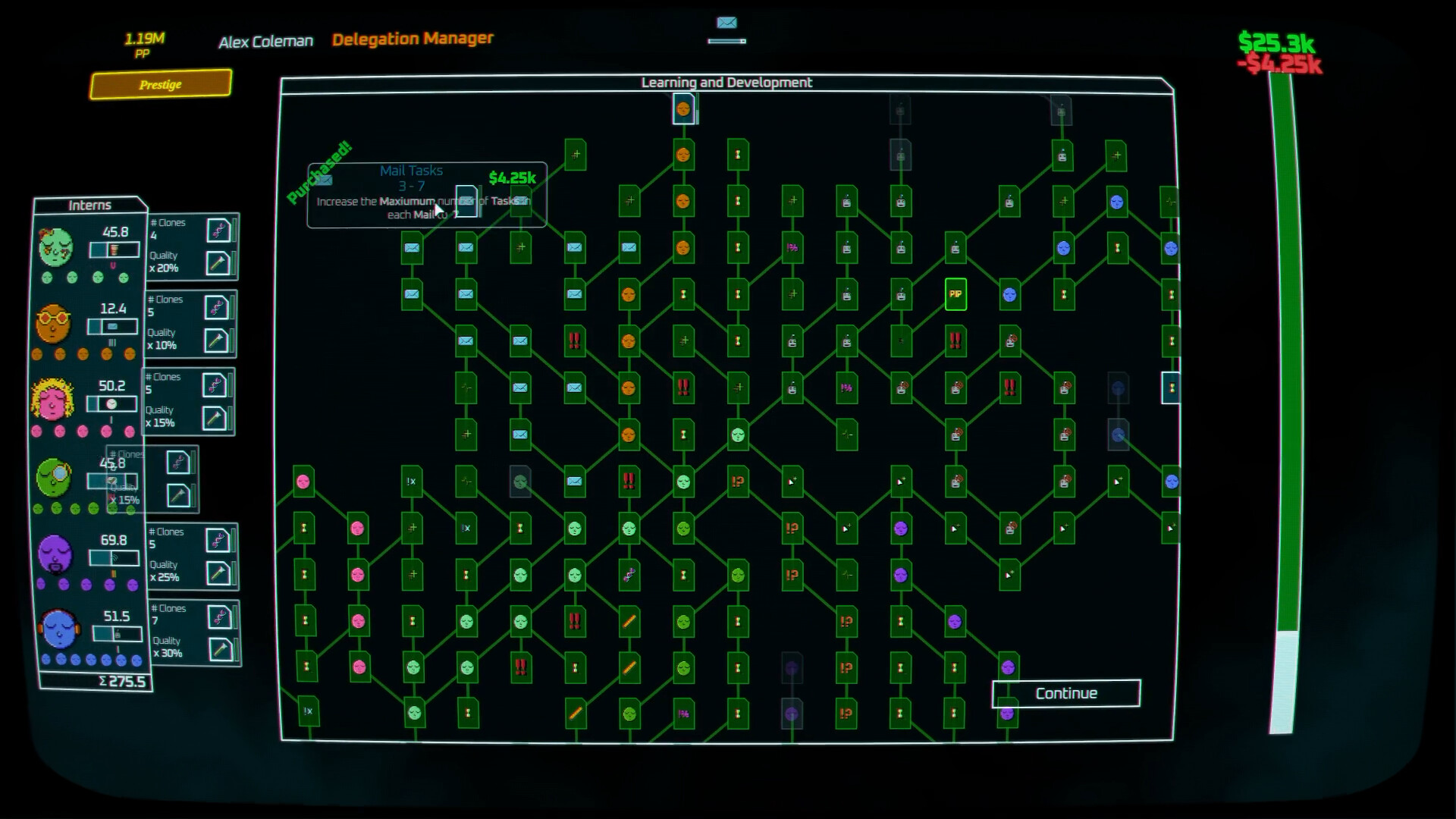
Task: Click the progress bar of the 69.8 intern
Action: coord(114,558)
